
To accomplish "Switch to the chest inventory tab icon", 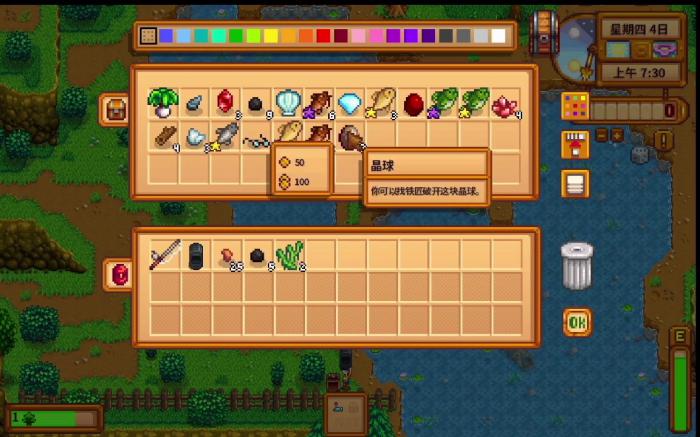I will (x=115, y=108).
